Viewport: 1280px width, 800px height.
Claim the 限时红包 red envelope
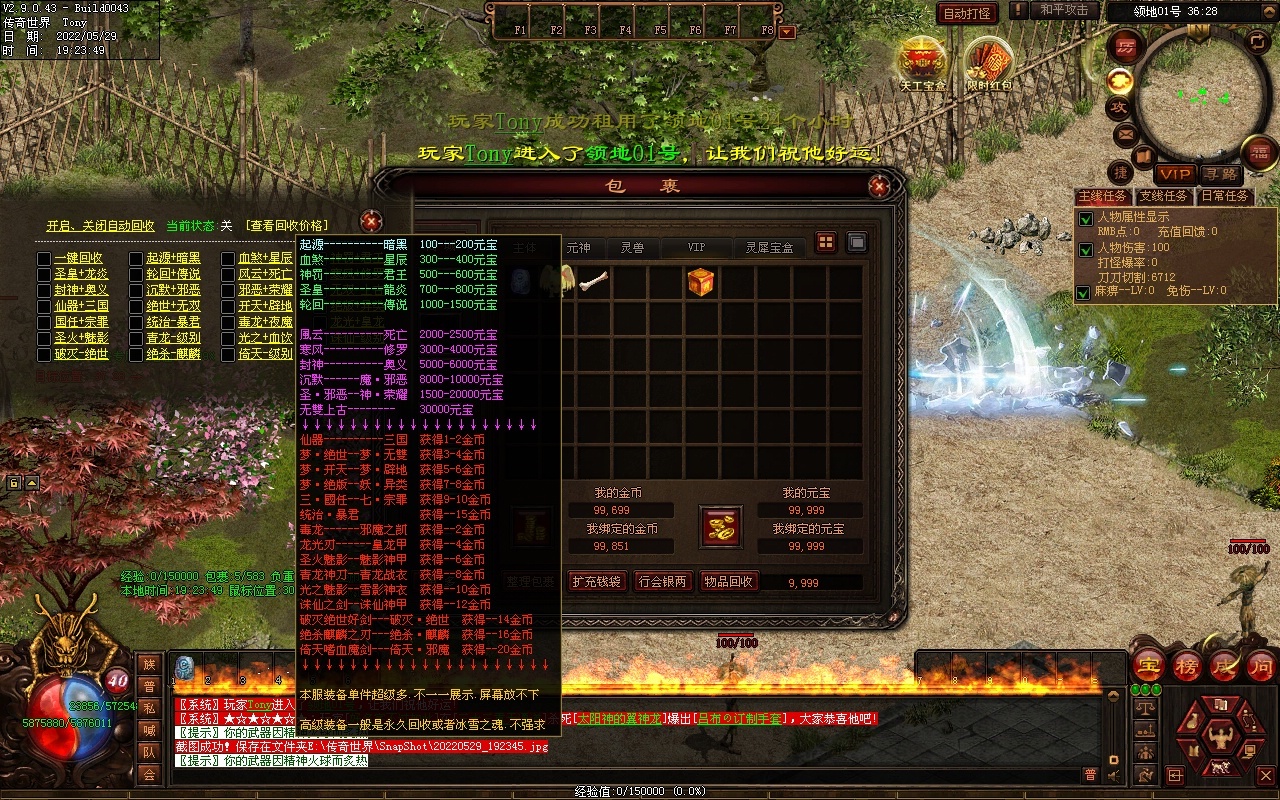[989, 62]
